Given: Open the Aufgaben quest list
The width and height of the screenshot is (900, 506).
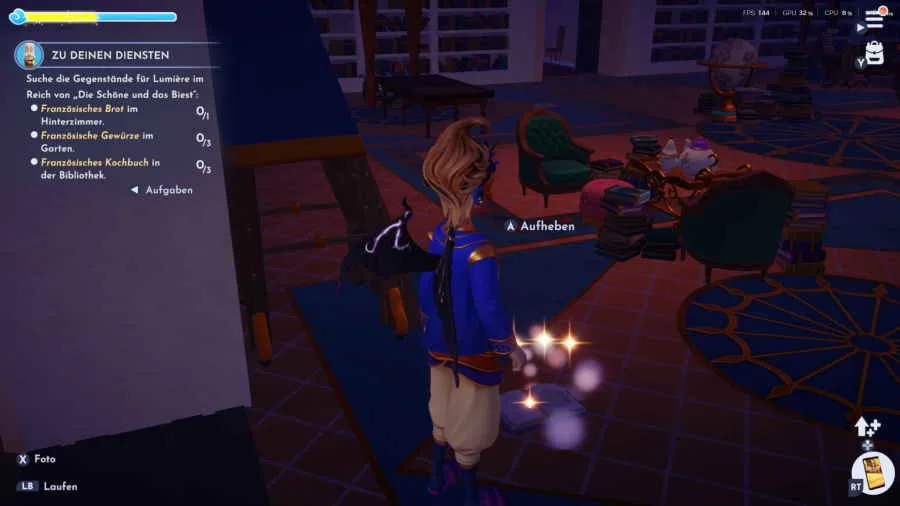Looking at the screenshot, I should pos(162,190).
